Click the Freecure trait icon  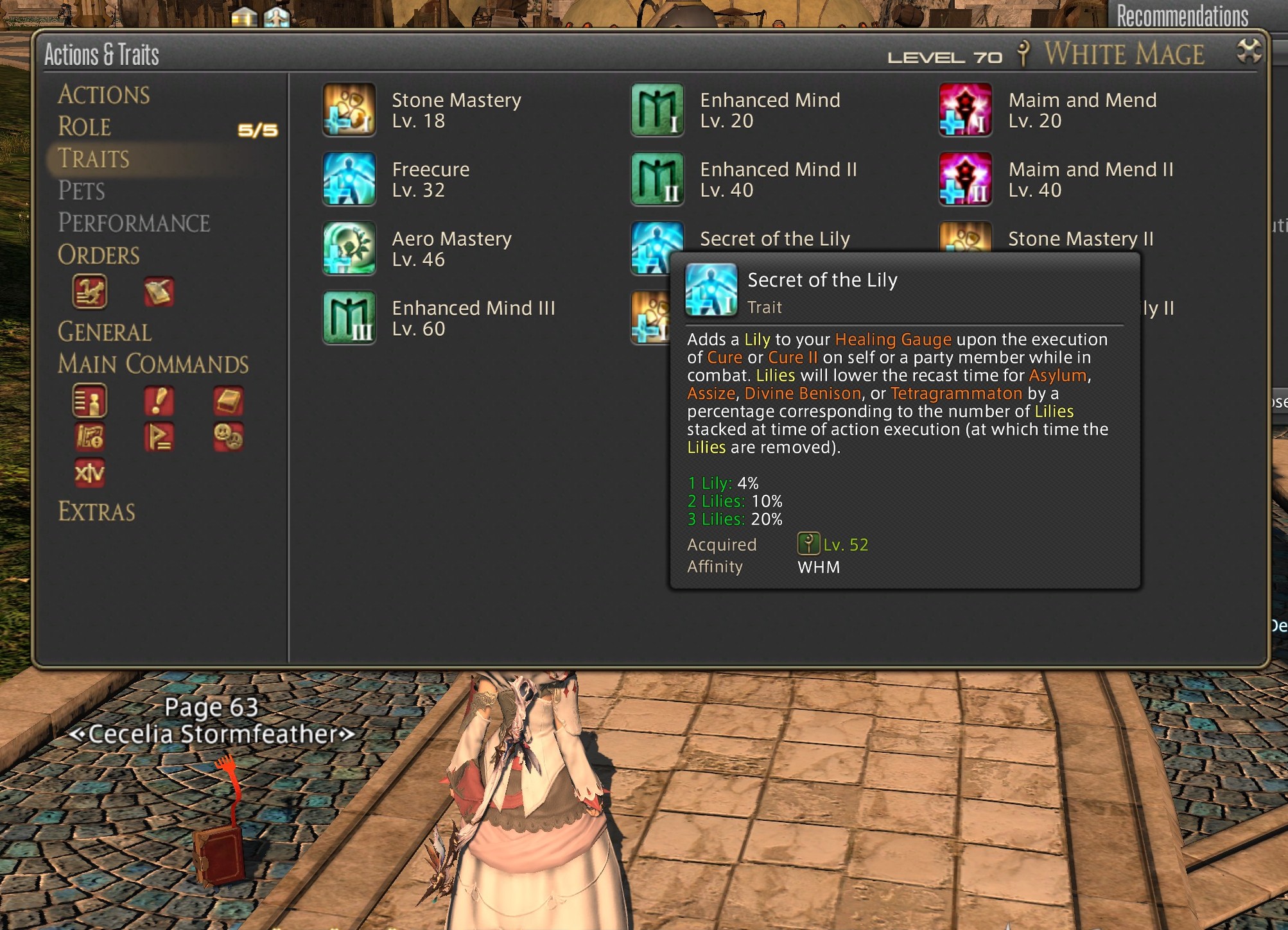[x=349, y=179]
